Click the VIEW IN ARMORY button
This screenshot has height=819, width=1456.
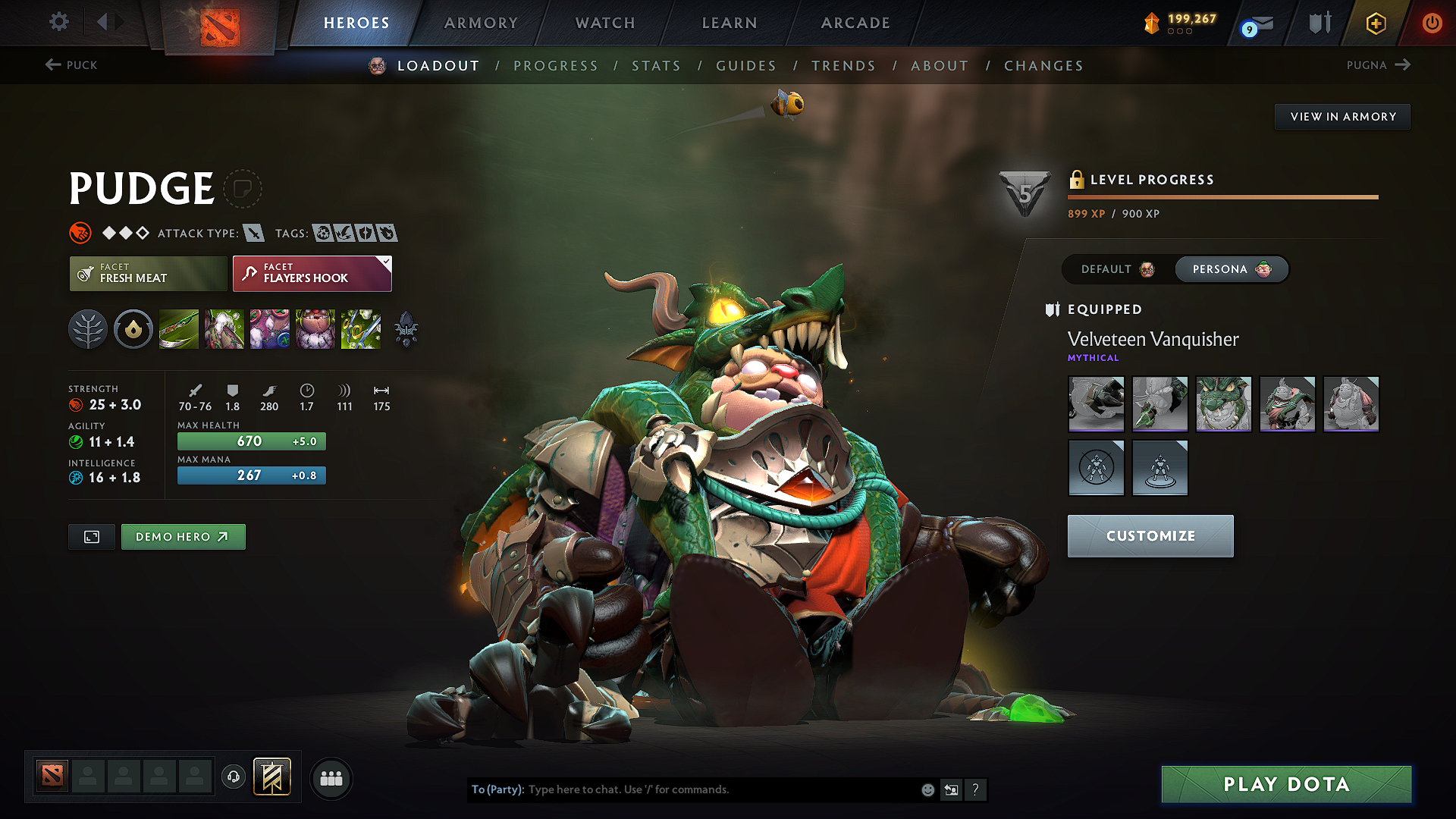pos(1342,116)
